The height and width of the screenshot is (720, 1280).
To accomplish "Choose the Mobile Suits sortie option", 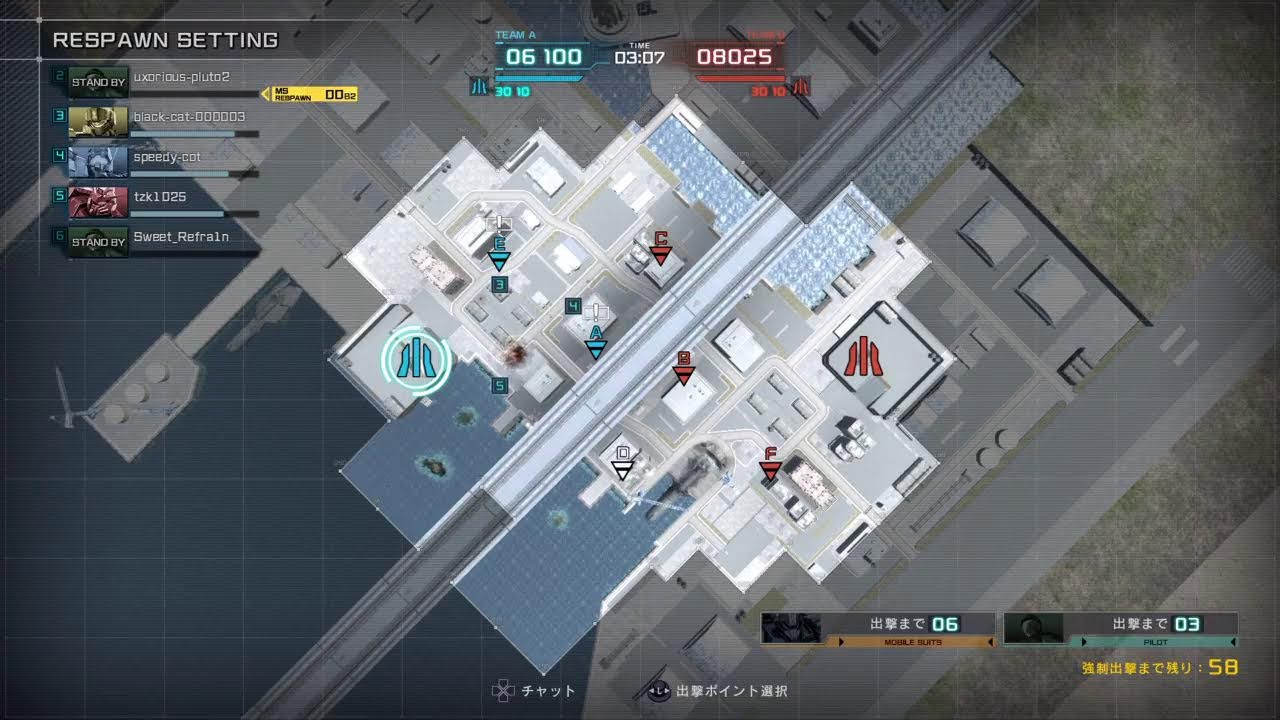I will pos(877,628).
